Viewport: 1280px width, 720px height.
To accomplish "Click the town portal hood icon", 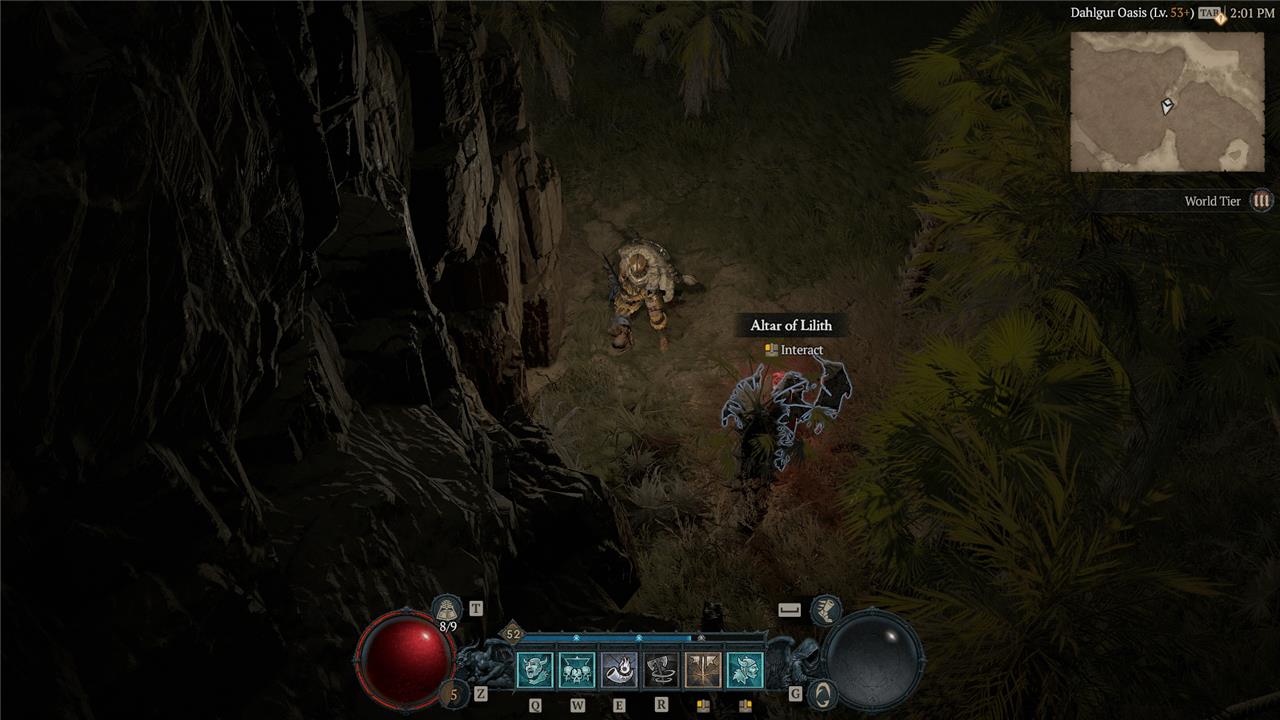I will tap(447, 608).
